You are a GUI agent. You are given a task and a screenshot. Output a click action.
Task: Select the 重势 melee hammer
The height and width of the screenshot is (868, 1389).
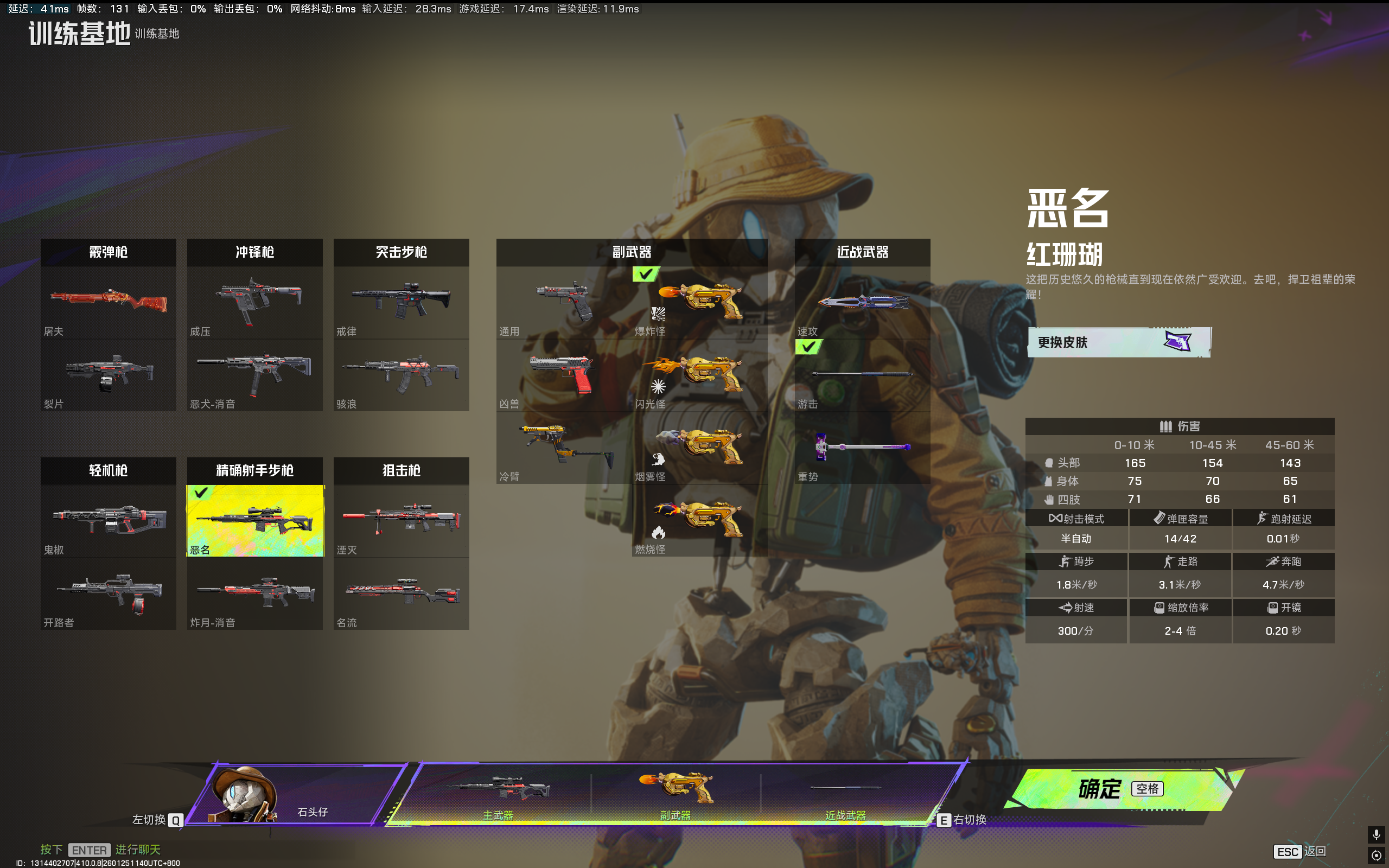862,448
